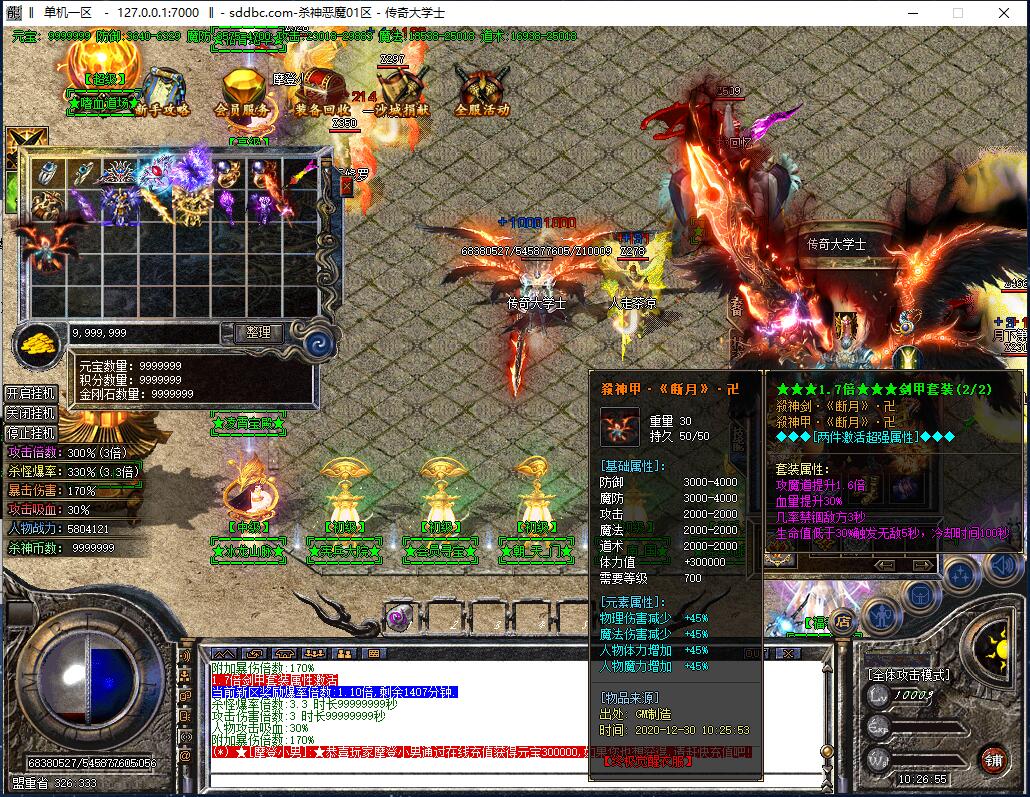Close the game window
The image size is (1030, 797).
click(x=1005, y=13)
